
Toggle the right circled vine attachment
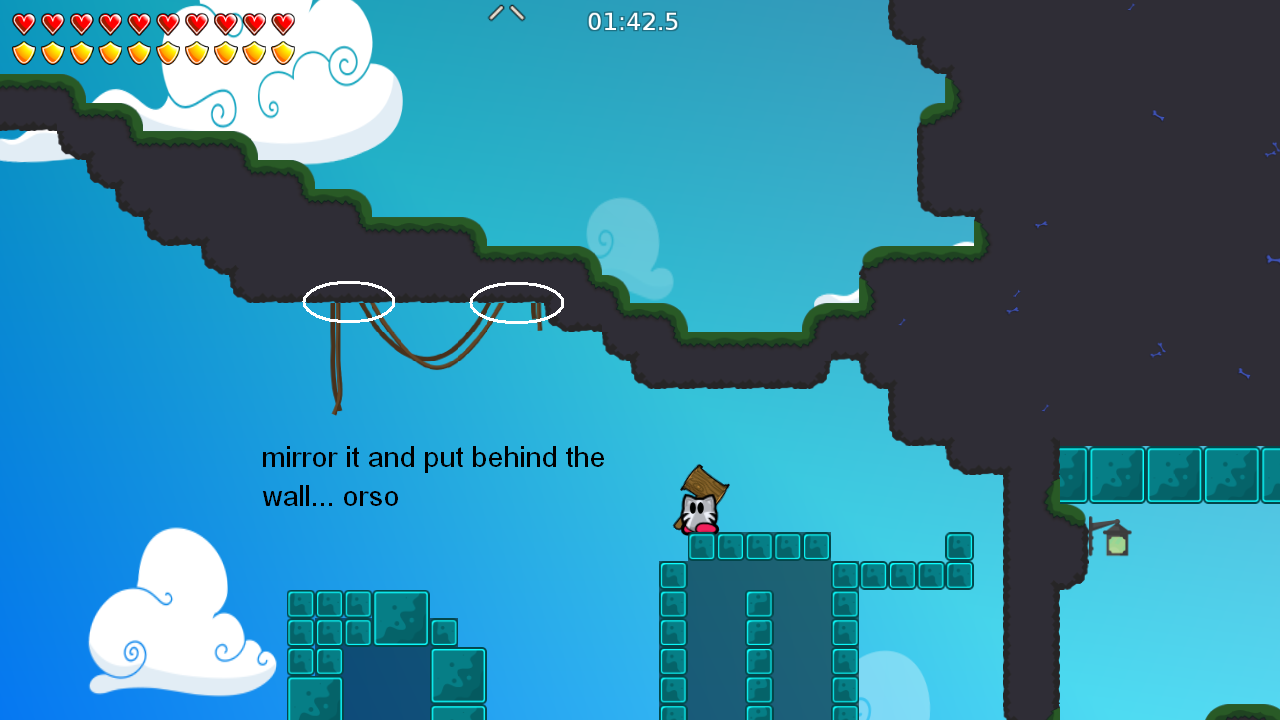pos(516,301)
